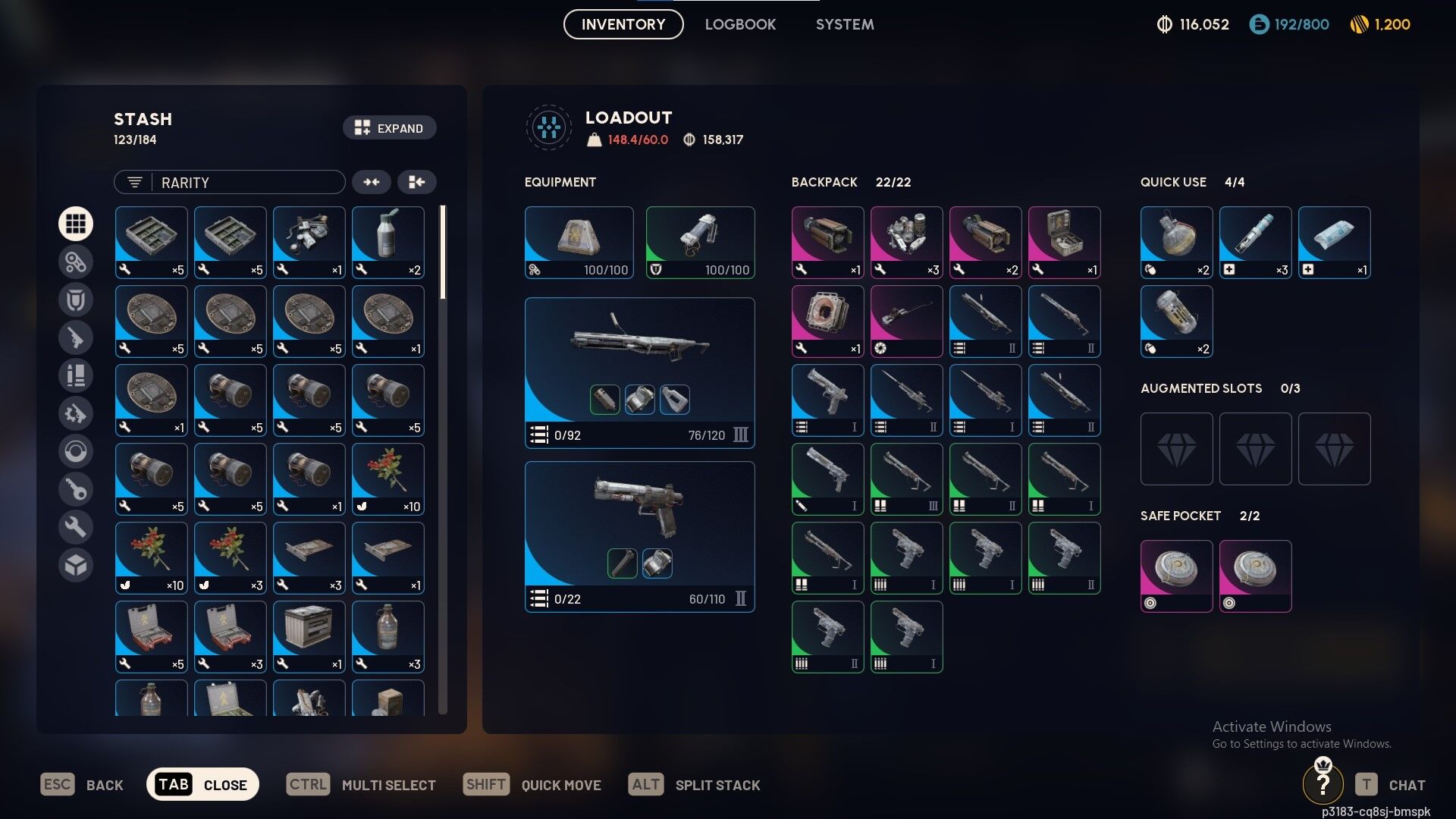Click the filter icon beside the RARITY field
This screenshot has width=1456, height=819.
point(133,182)
